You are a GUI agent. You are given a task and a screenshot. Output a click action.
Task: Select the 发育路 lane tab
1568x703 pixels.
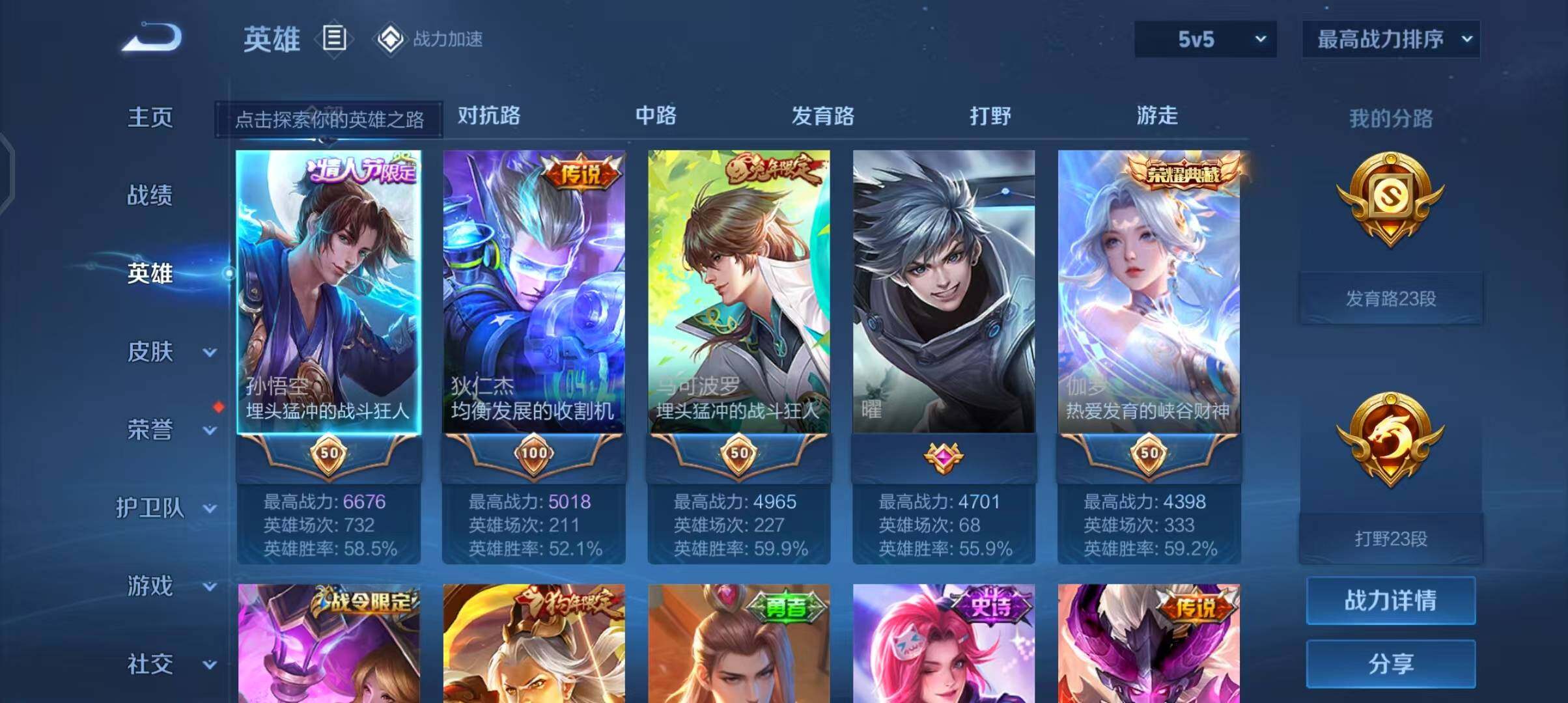tap(822, 116)
